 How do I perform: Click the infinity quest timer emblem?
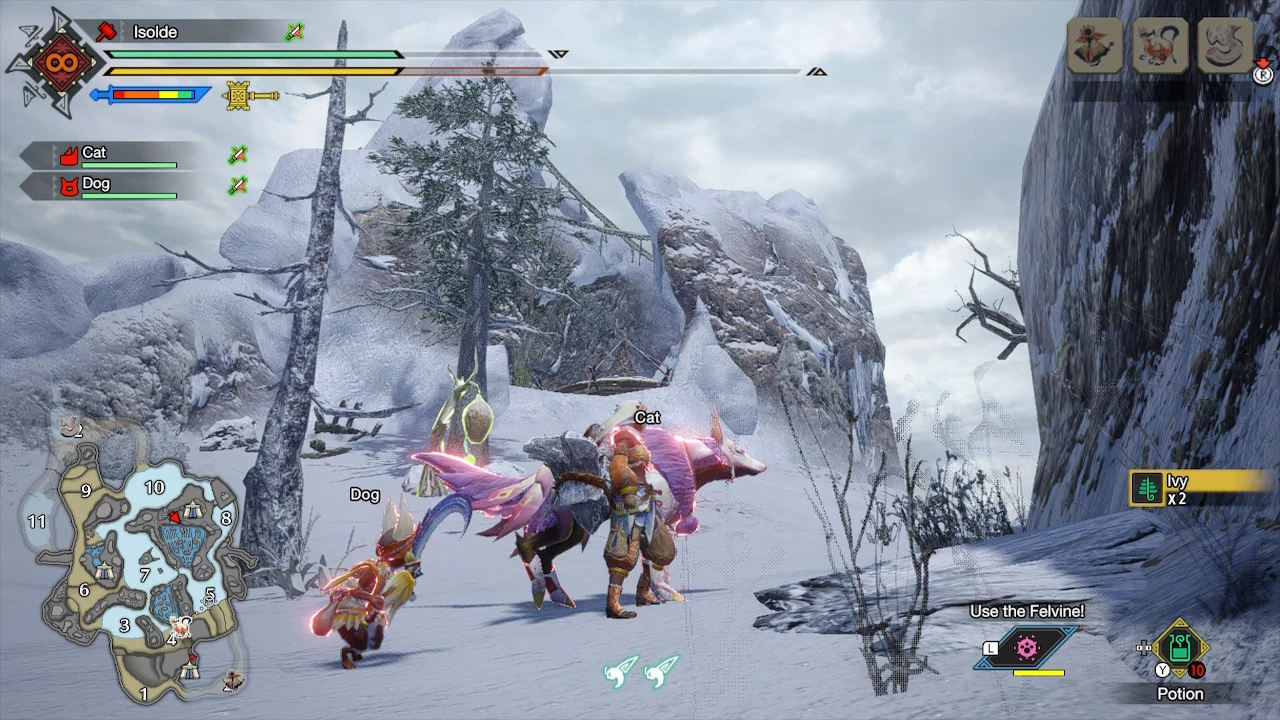[x=55, y=63]
